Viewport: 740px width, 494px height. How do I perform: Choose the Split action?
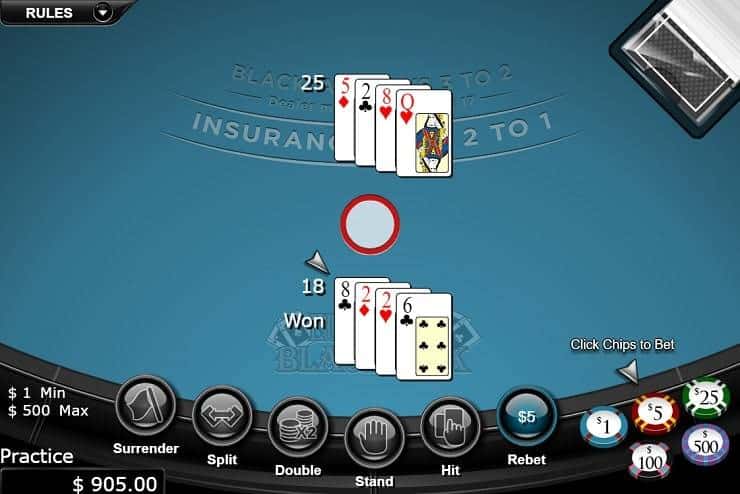[x=222, y=414]
